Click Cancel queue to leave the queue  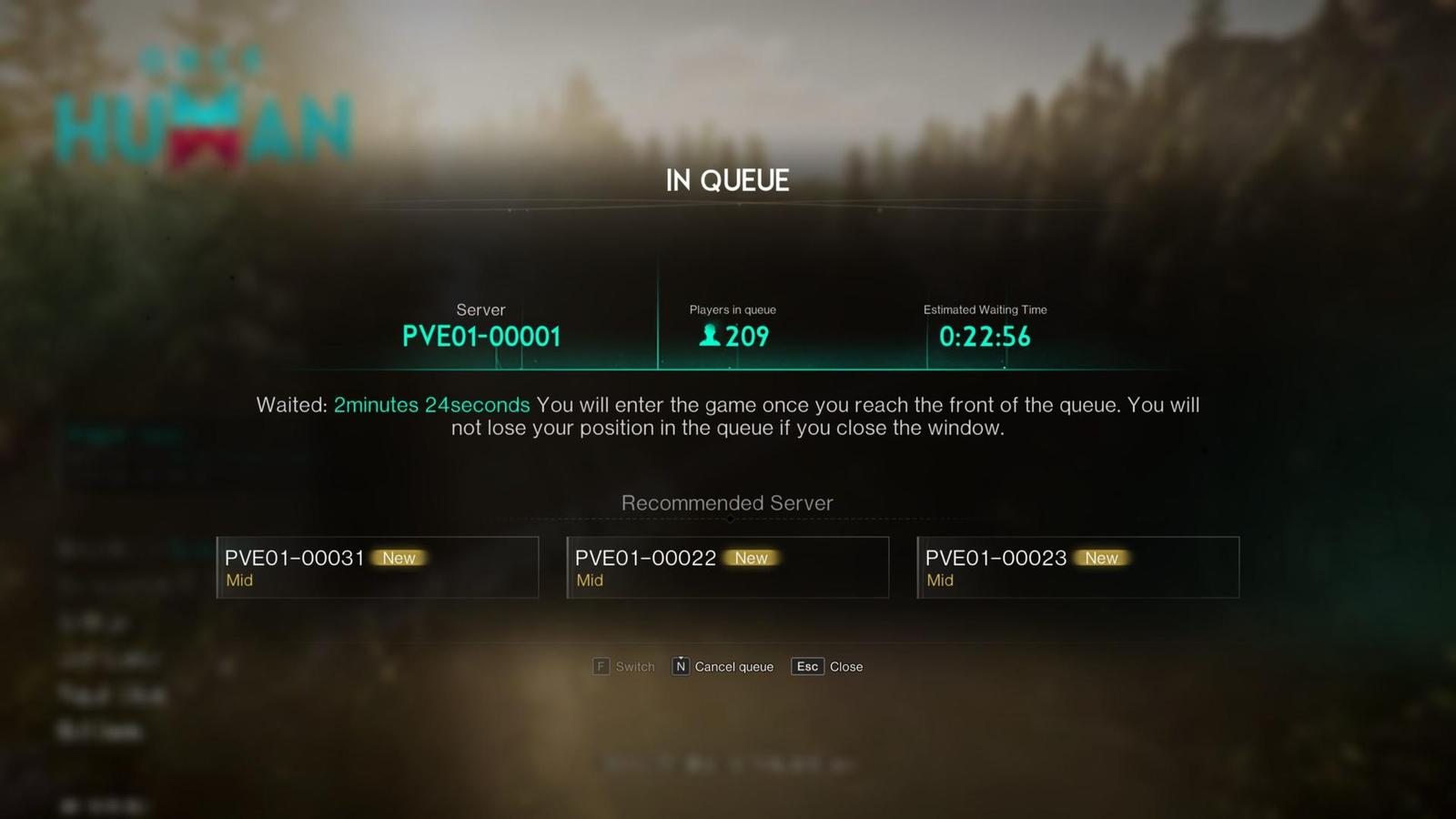pyautogui.click(x=733, y=666)
